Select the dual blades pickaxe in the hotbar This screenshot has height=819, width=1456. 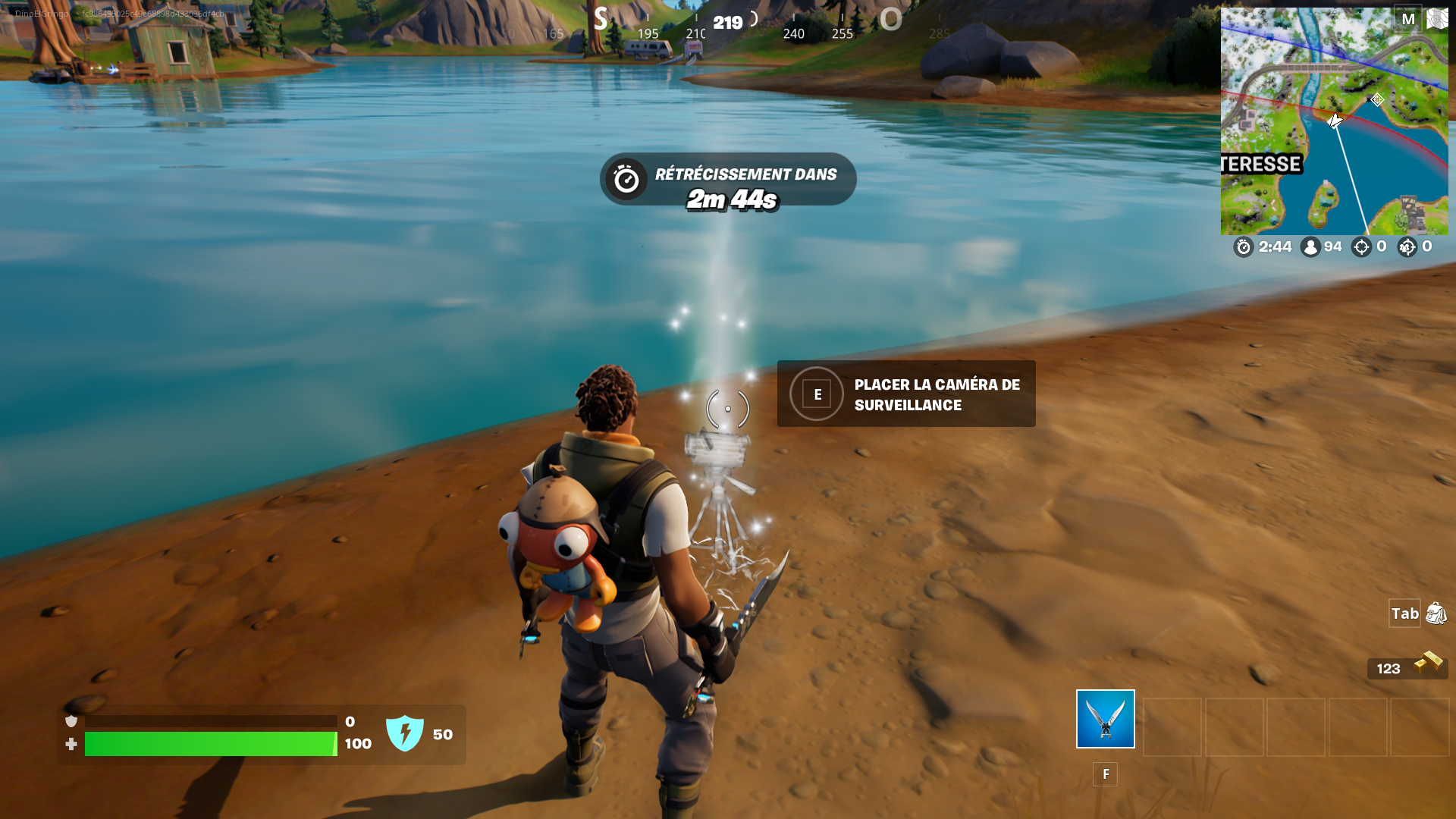[1104, 718]
